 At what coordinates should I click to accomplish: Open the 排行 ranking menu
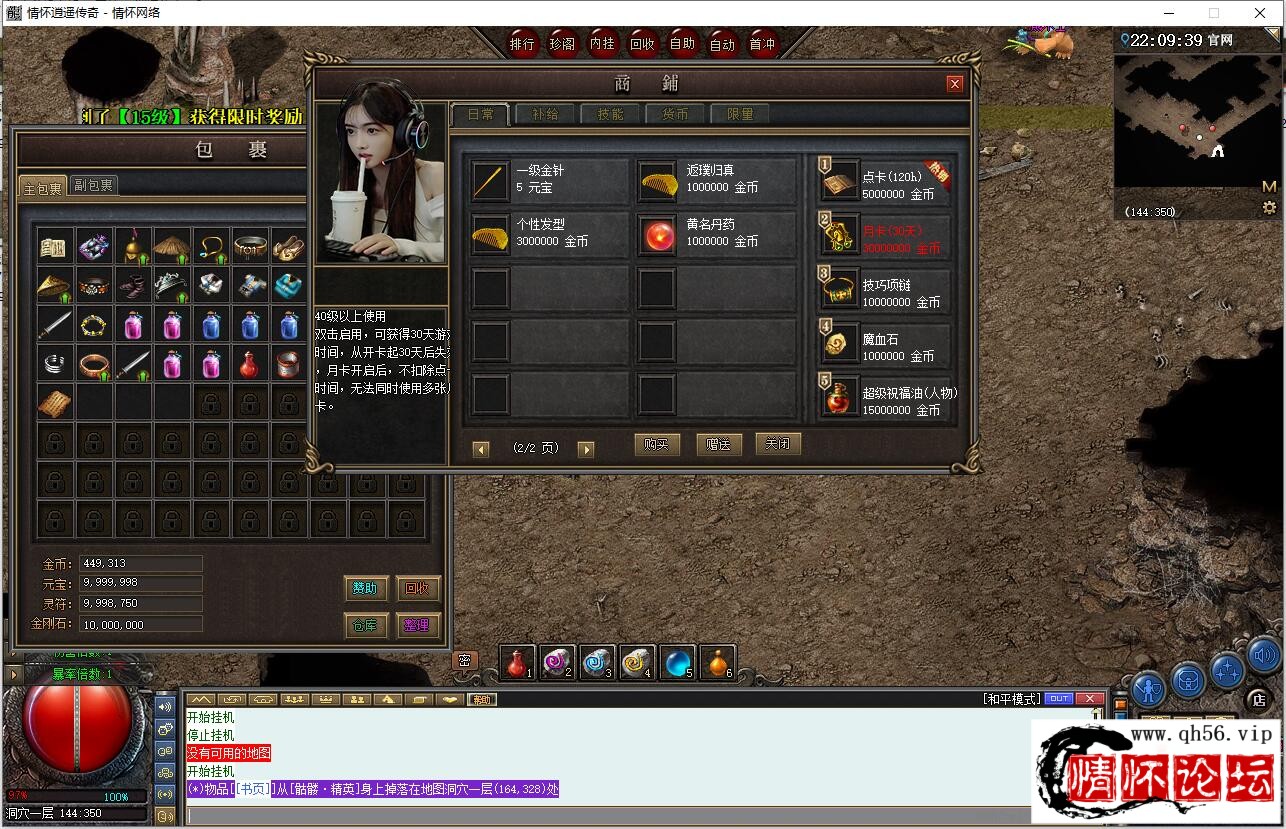[x=522, y=44]
